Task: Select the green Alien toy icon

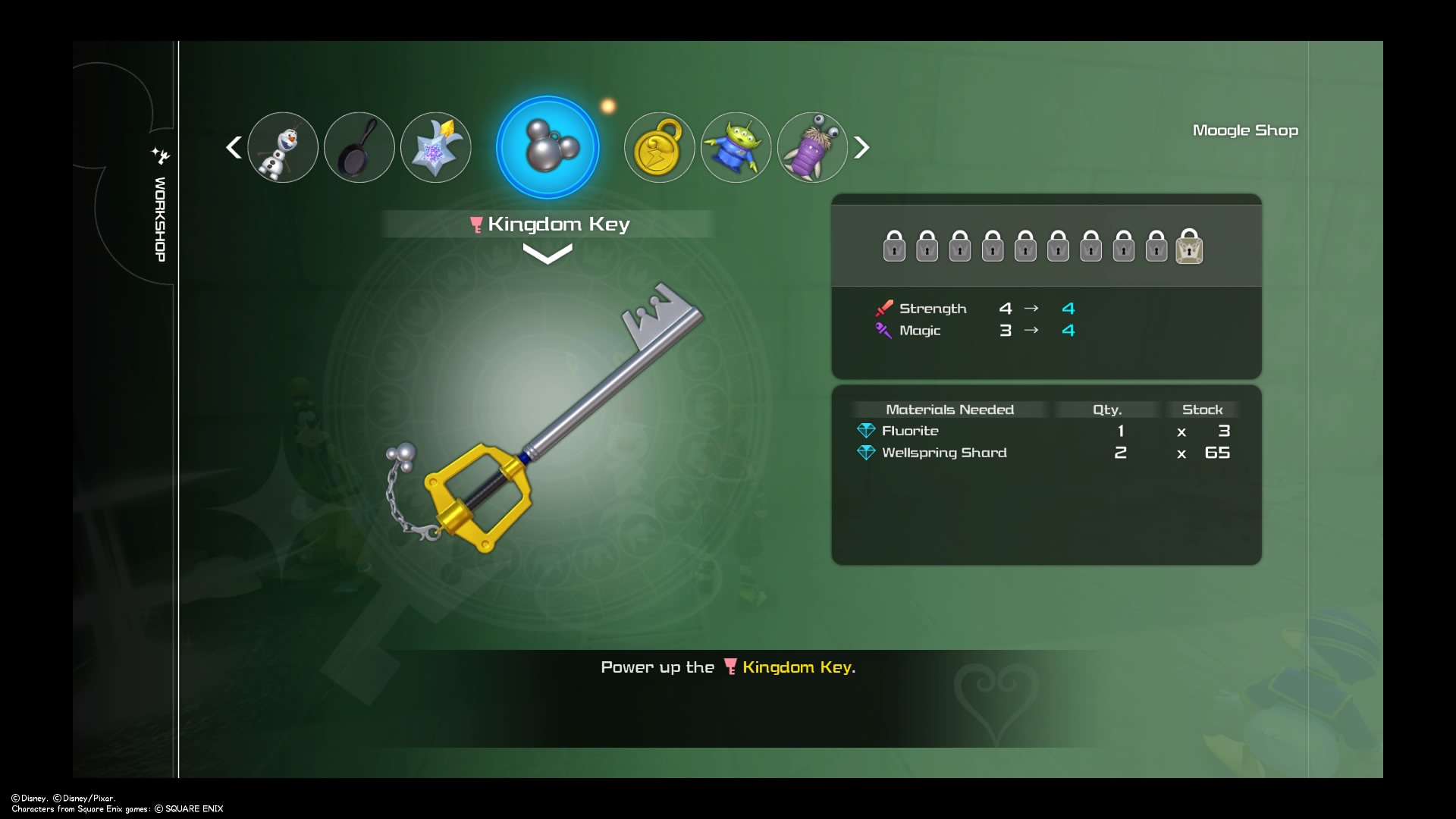Action: tap(735, 147)
